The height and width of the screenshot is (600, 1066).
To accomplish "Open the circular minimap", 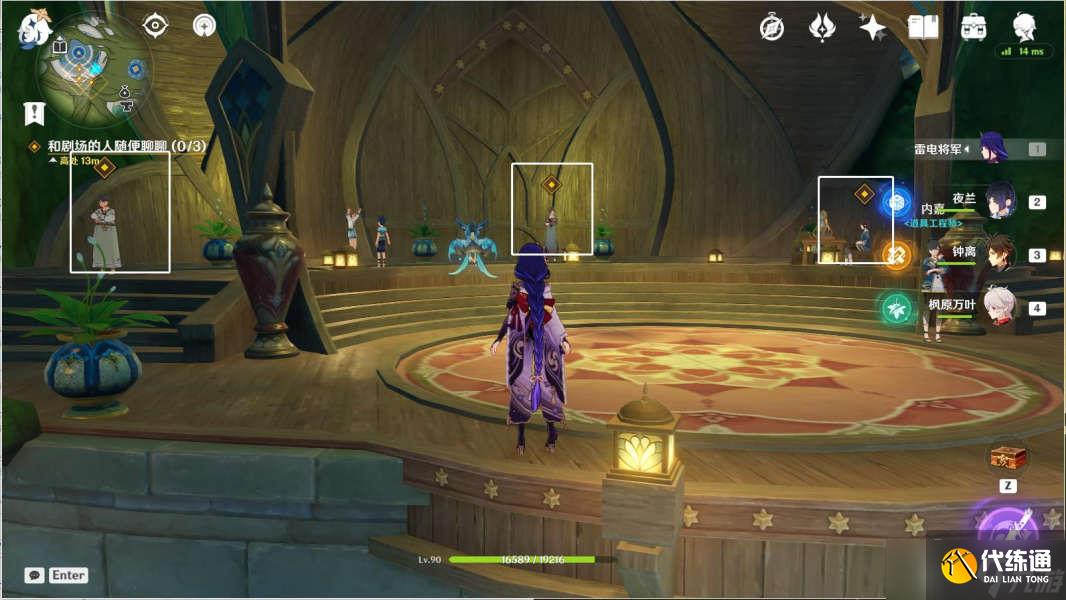I will coord(93,68).
